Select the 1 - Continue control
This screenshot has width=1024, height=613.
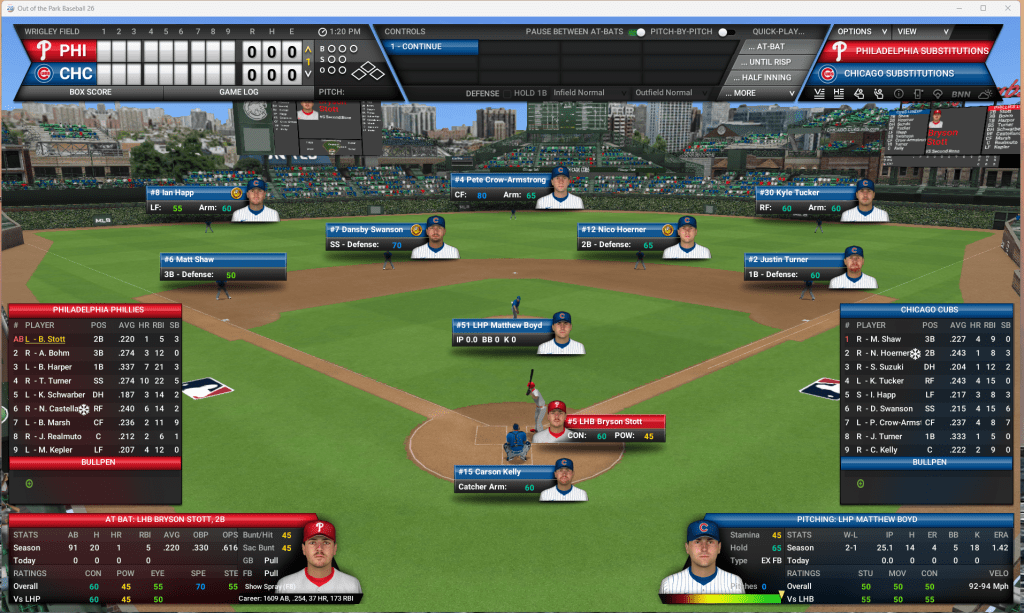pyautogui.click(x=430, y=47)
